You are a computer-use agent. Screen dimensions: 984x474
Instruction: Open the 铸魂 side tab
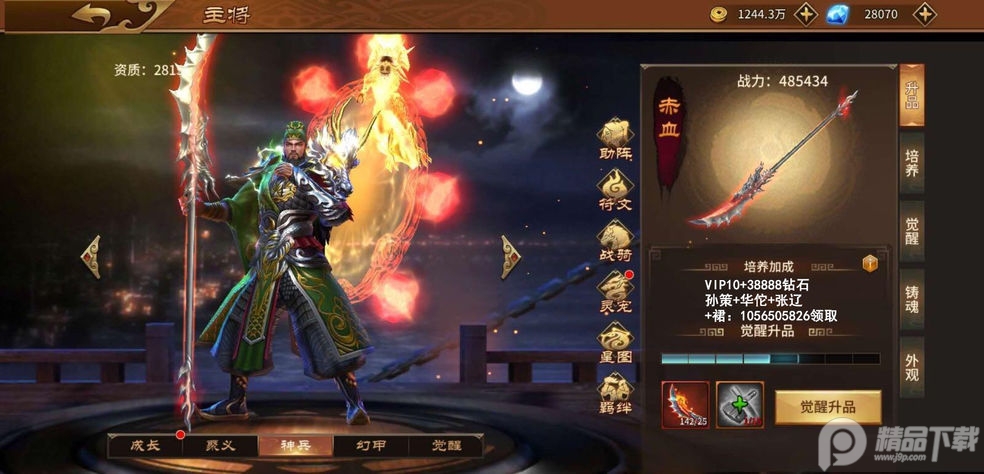pos(911,301)
